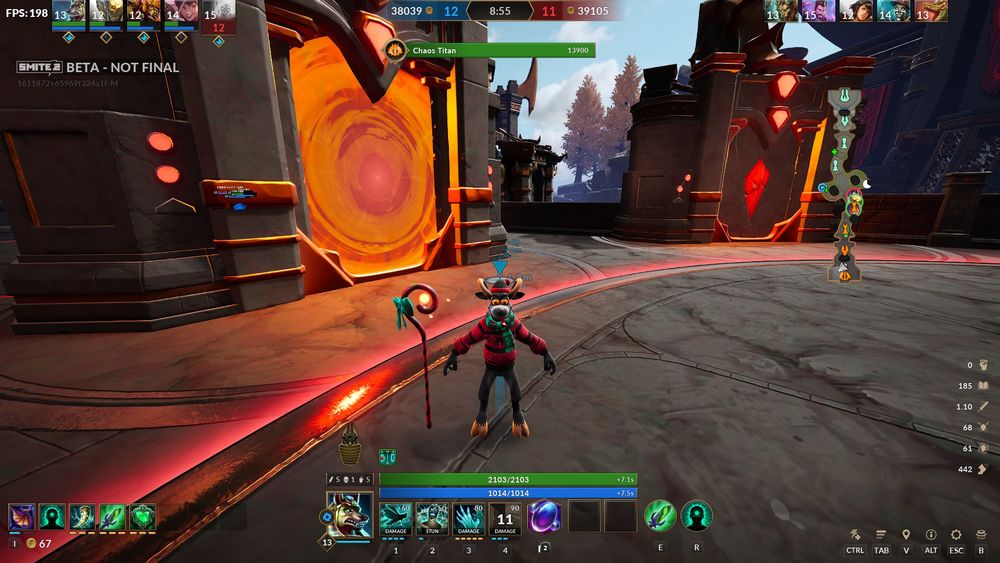Select the Chaos Titan target health frame
The height and width of the screenshot is (563, 1000).
pos(490,50)
